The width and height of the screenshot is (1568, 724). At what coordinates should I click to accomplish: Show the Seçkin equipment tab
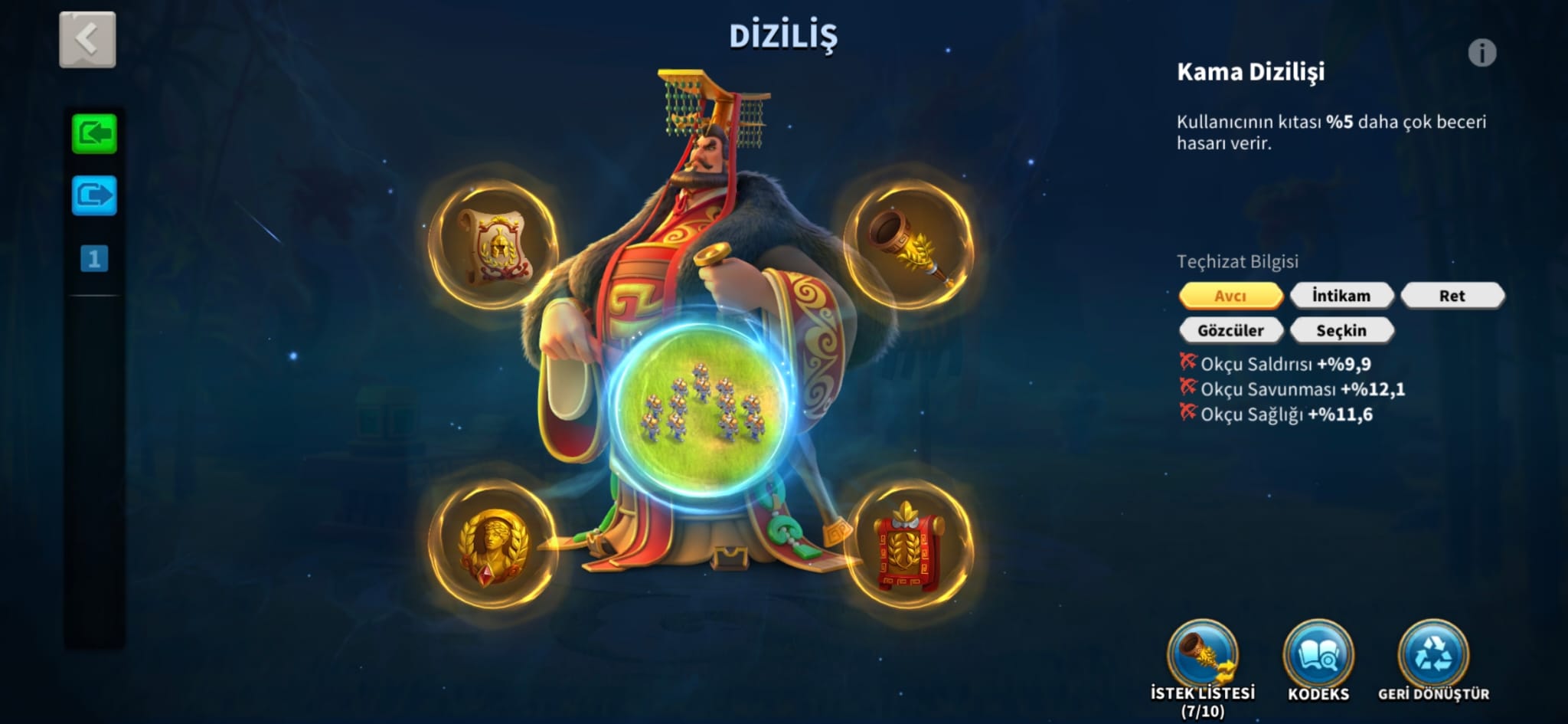click(x=1341, y=330)
